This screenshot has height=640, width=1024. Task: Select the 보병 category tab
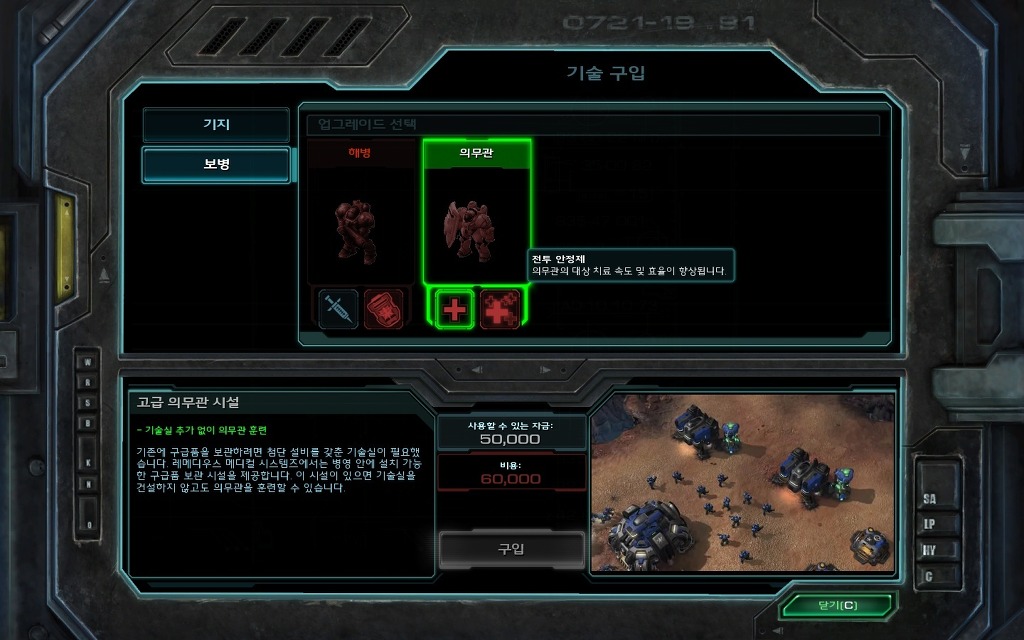(216, 164)
